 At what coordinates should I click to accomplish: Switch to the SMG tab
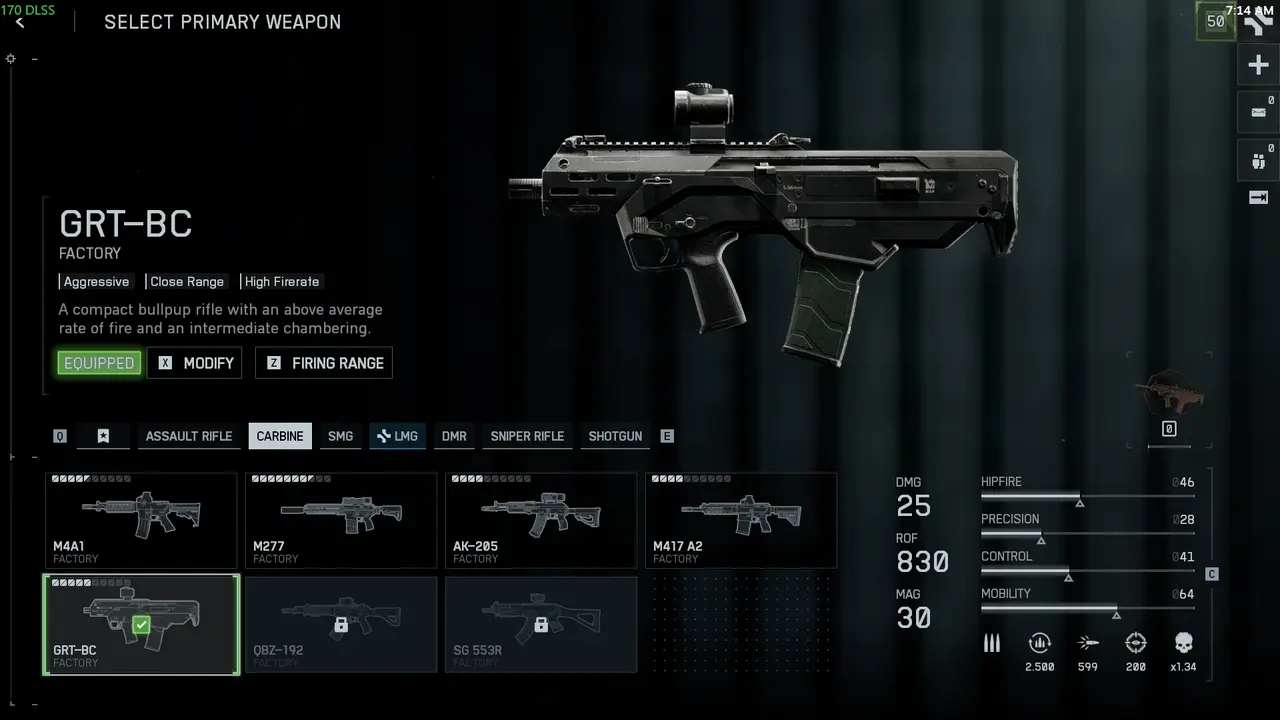(x=341, y=436)
